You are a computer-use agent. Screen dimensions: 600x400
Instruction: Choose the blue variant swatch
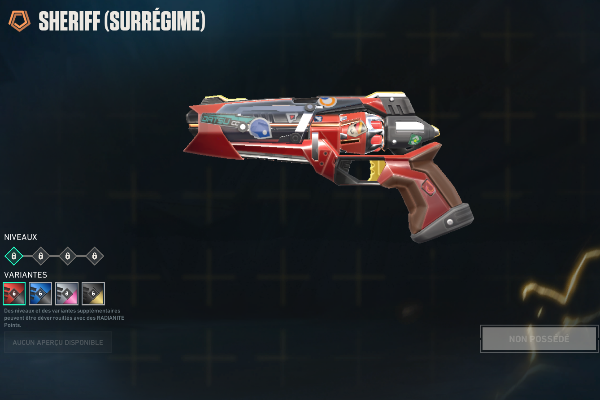41,293
